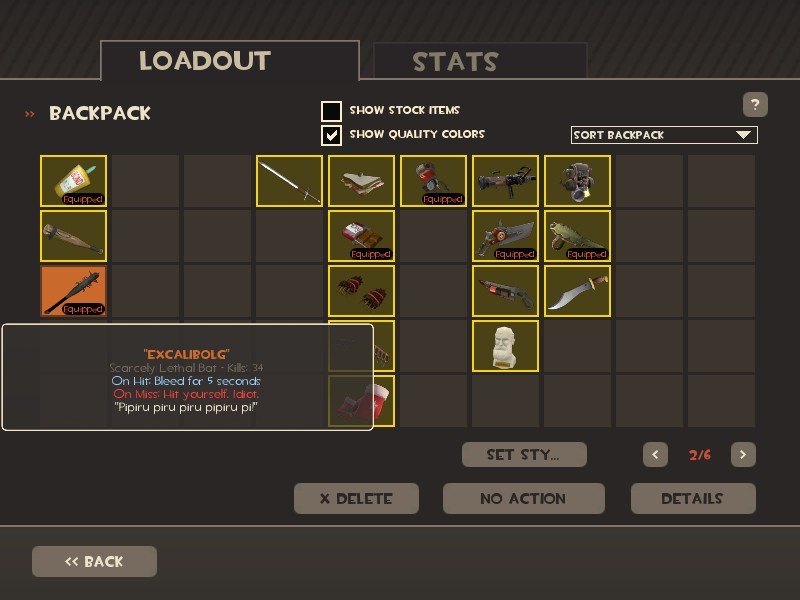Return with the Back button
This screenshot has width=800, height=600.
coord(94,561)
